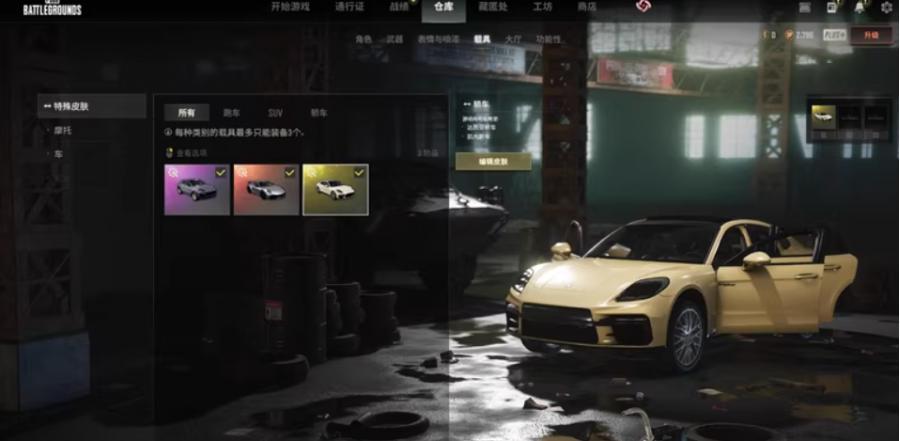The height and width of the screenshot is (441, 900).
Task: Open the 战绩 career tab
Action: point(398,7)
